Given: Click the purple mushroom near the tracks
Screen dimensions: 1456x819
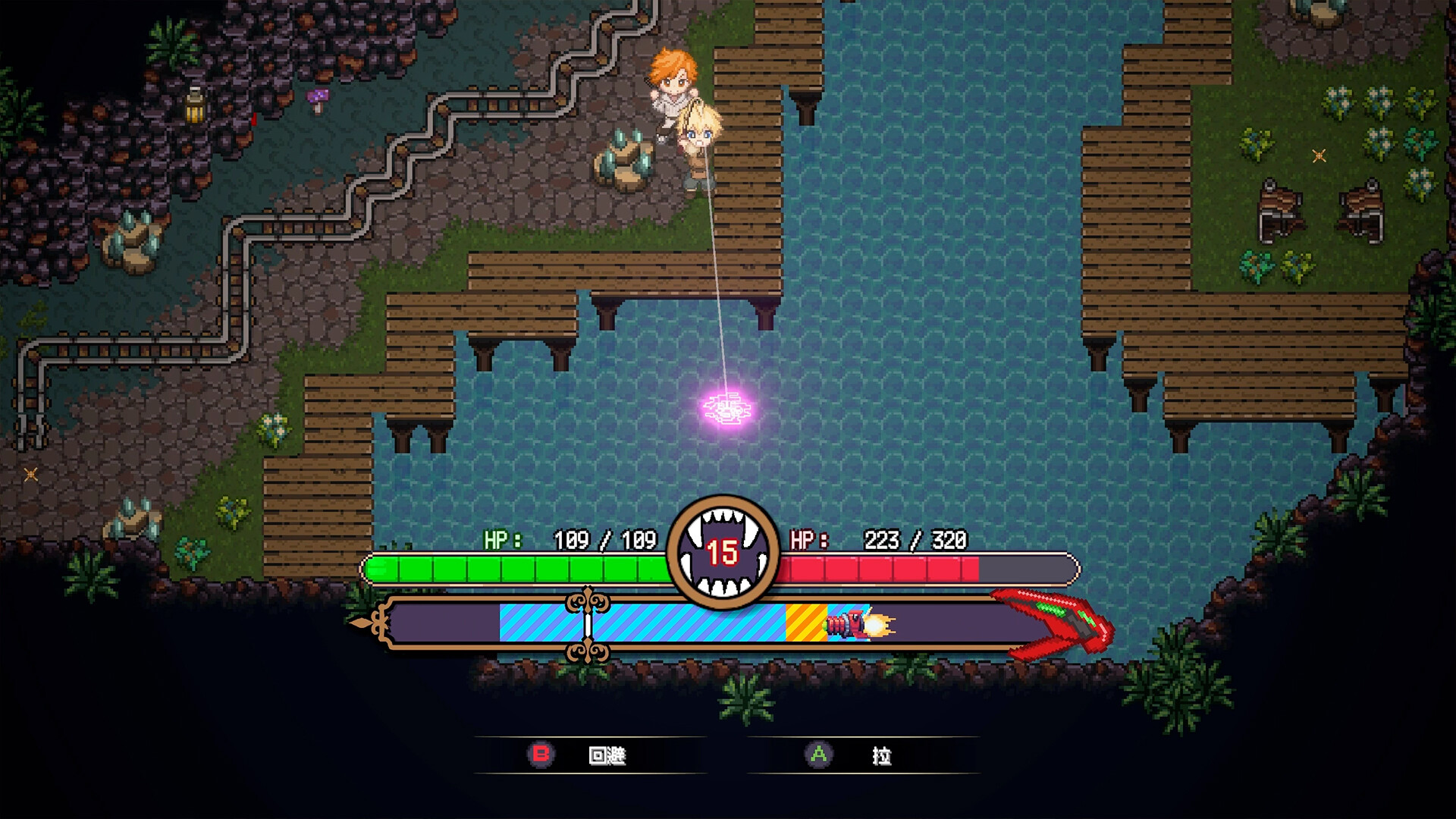Looking at the screenshot, I should coord(318,97).
